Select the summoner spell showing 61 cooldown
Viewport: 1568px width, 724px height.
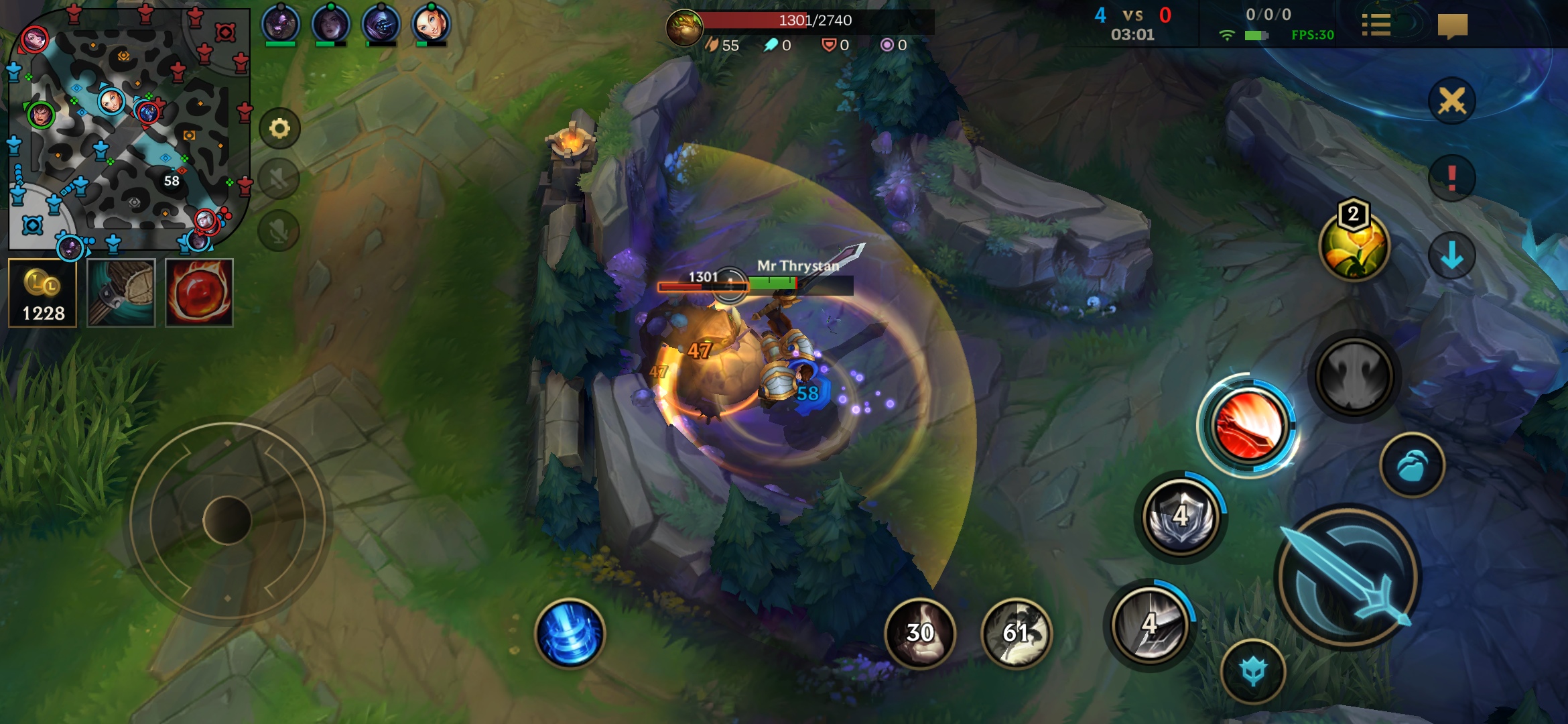pyautogui.click(x=1017, y=633)
